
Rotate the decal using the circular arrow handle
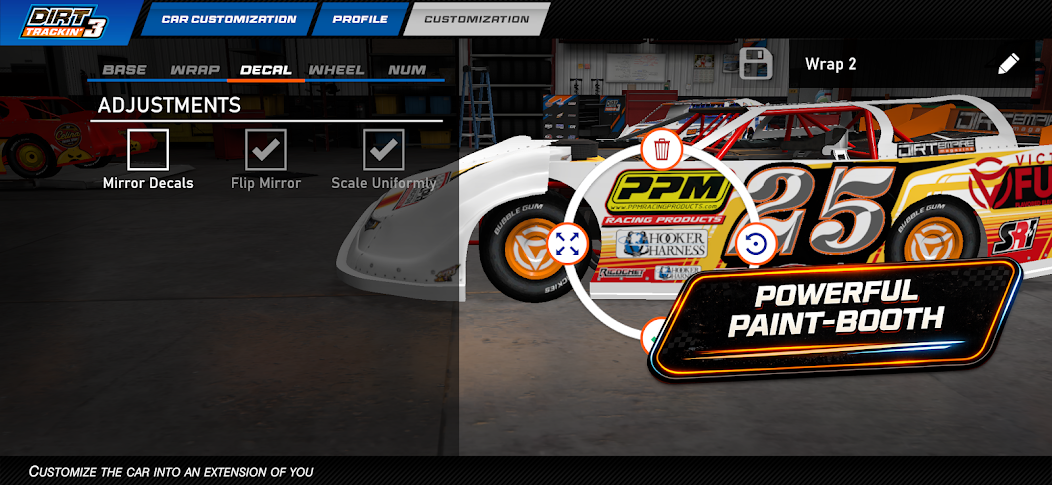[x=756, y=243]
